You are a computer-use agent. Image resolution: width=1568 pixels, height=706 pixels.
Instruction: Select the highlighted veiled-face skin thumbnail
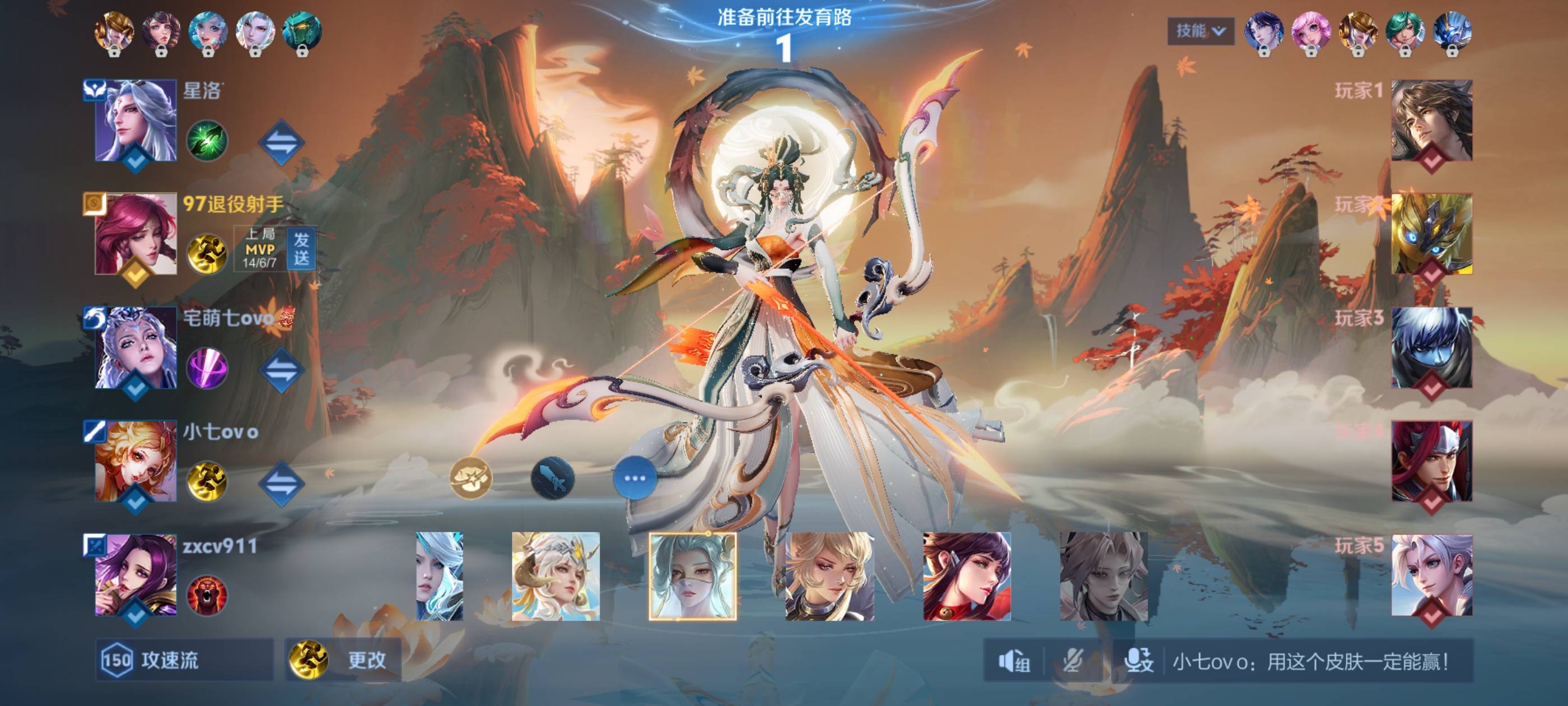coord(693,576)
